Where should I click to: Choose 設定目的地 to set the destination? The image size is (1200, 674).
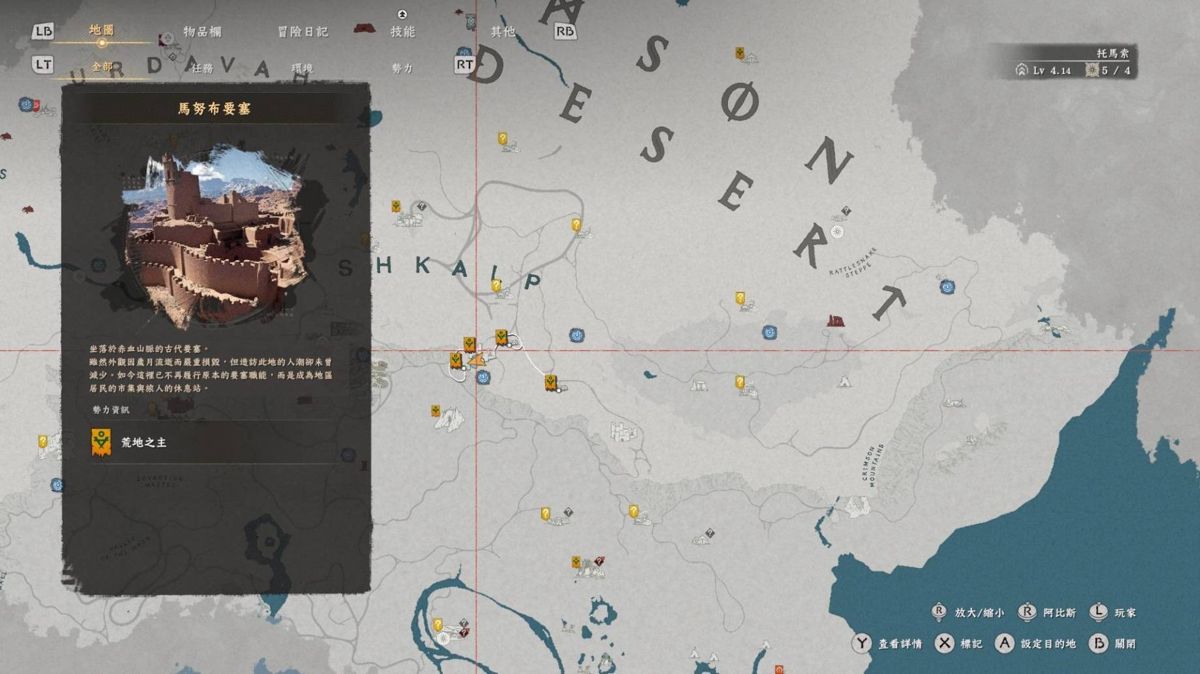1038,644
